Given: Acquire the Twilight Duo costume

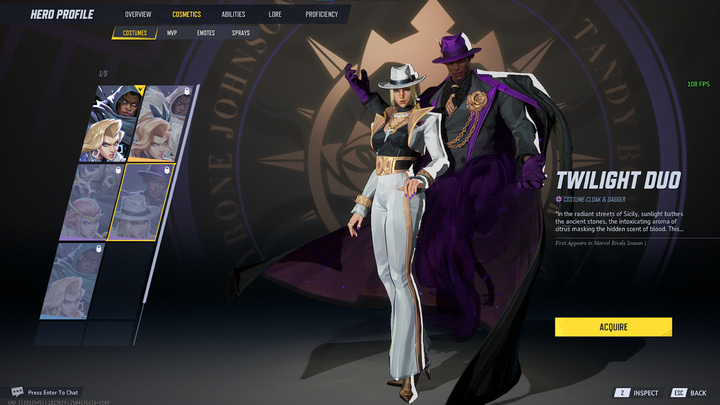Looking at the screenshot, I should (x=613, y=327).
